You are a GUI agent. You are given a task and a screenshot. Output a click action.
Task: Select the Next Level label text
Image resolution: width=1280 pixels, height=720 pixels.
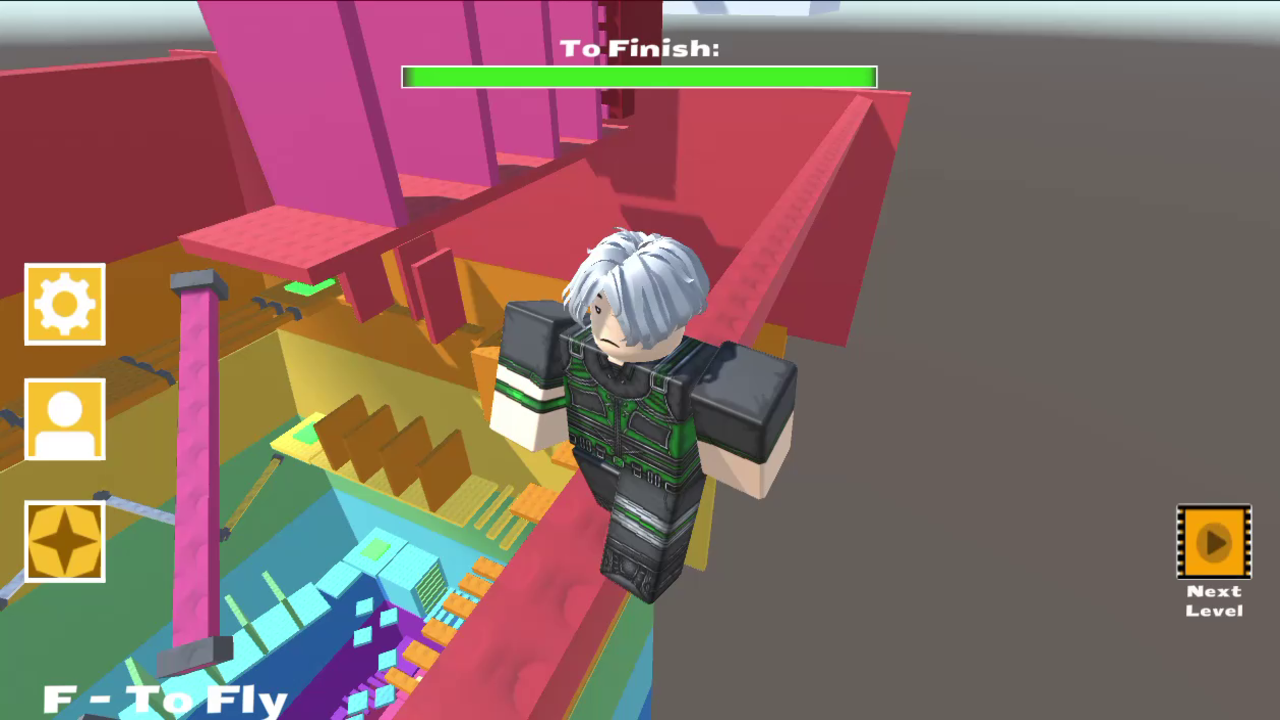point(1213,600)
